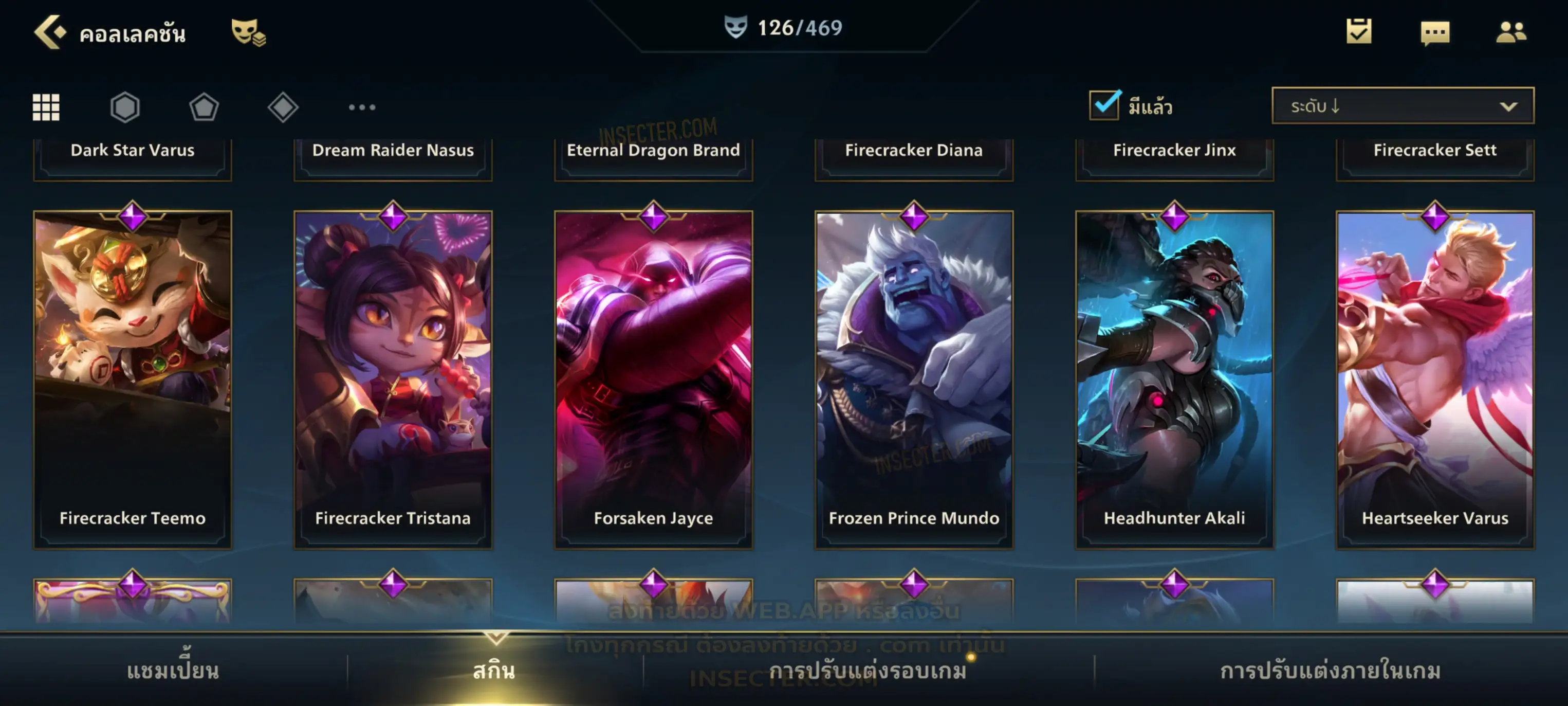Open the Heartseeker Varus skin card
Viewport: 1568px width, 706px height.
[1435, 379]
